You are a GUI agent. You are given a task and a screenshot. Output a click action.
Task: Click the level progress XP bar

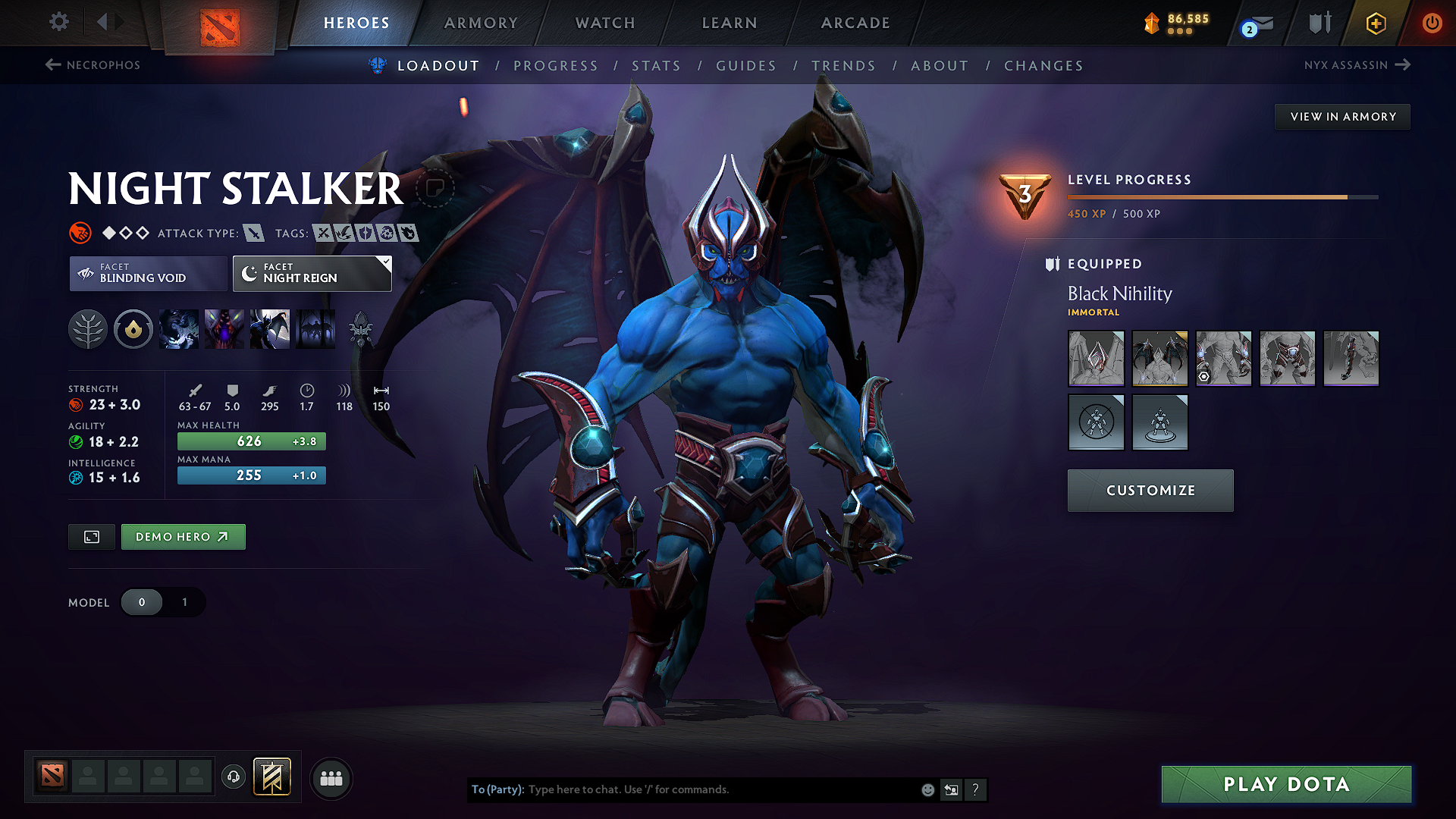point(1221,196)
